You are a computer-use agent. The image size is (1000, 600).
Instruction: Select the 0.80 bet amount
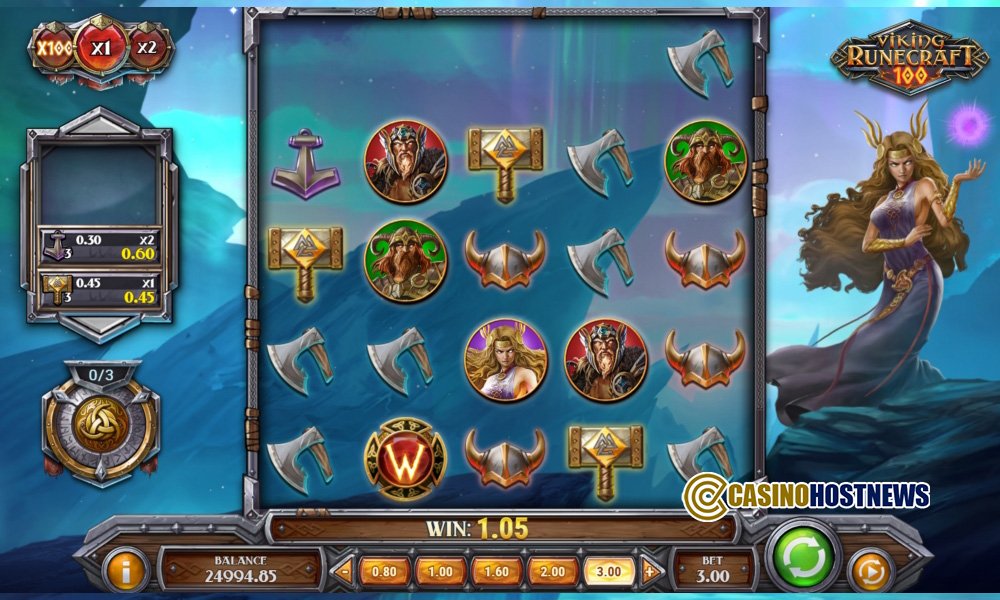[384, 572]
